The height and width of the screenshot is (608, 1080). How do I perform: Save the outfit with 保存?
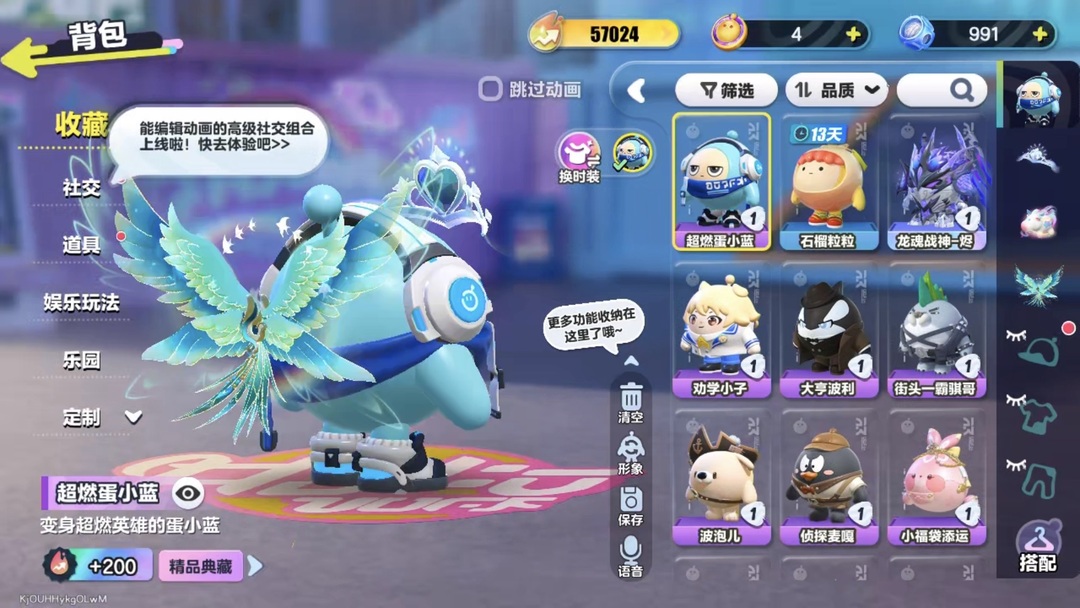coord(631,505)
